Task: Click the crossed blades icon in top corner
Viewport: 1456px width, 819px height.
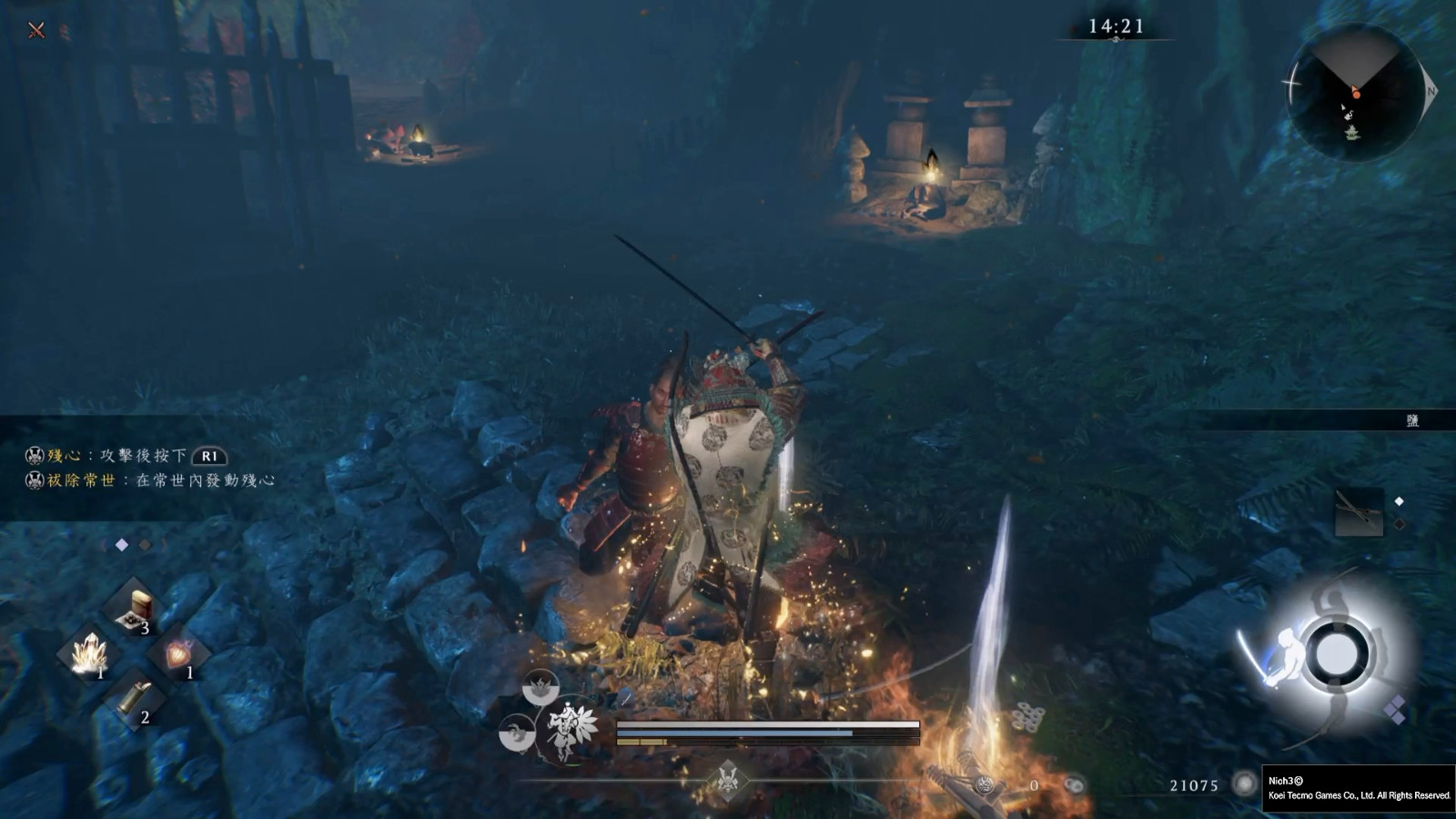Action: point(36,30)
